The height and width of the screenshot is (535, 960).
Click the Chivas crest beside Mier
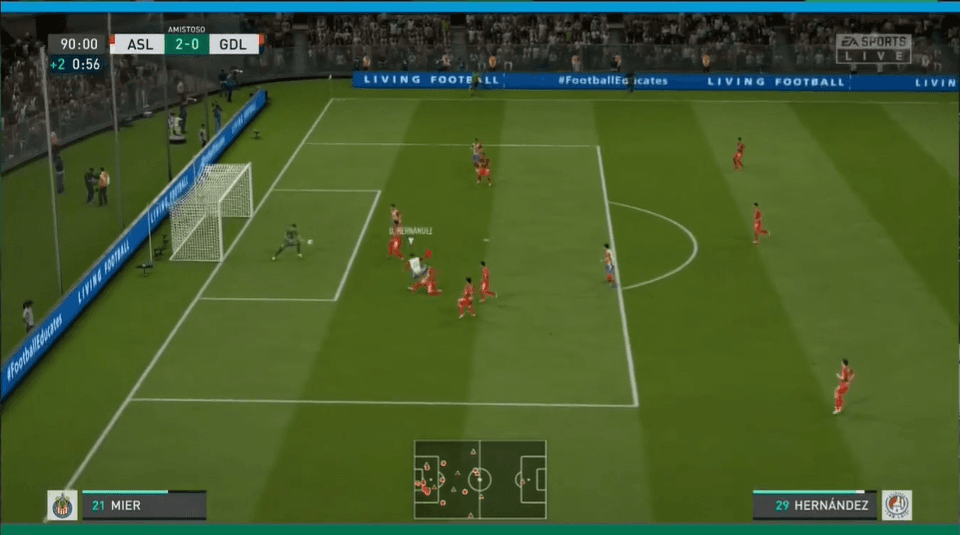click(x=62, y=505)
